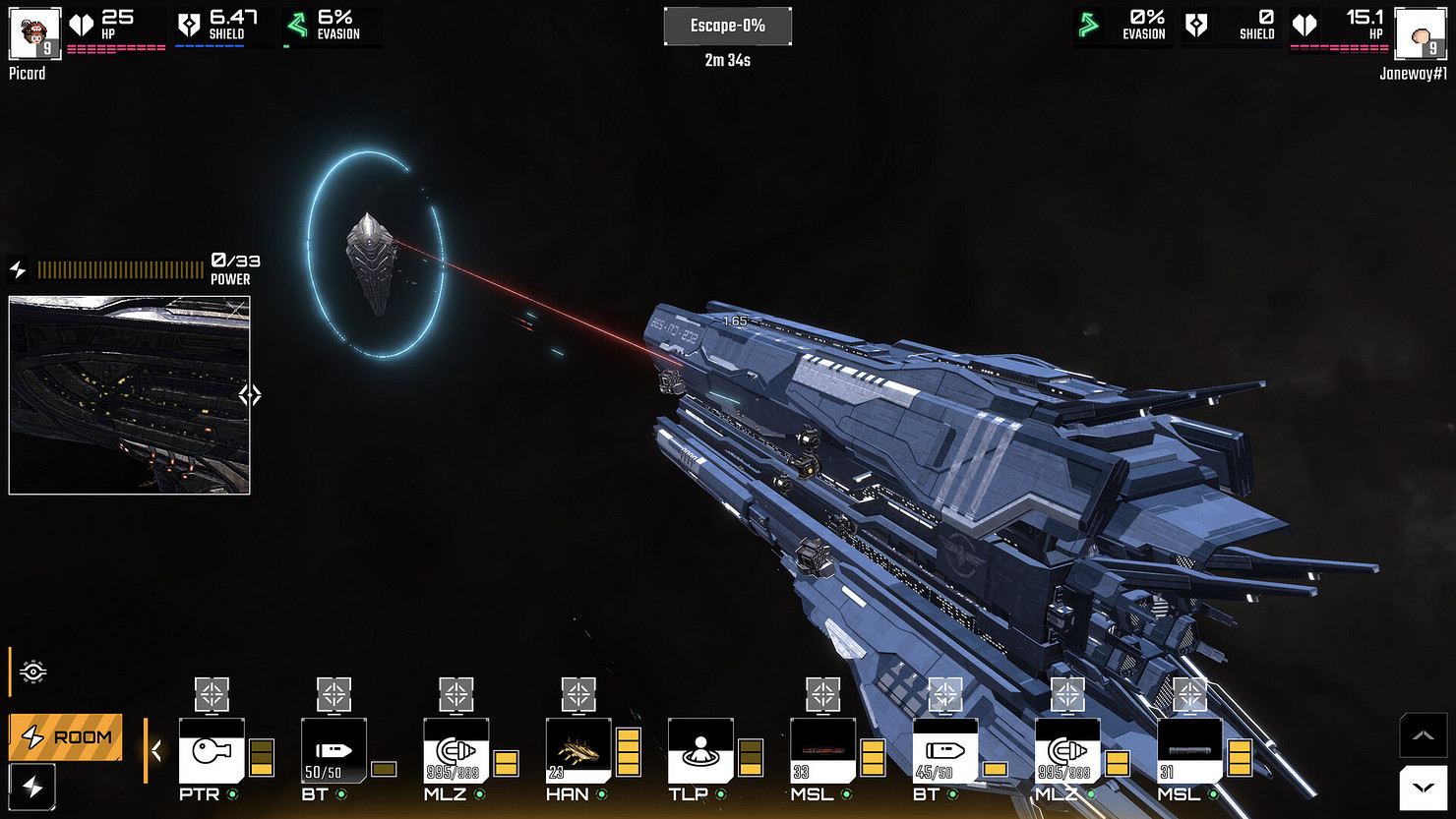Collapse the weapon bar with the left chevron
1456x819 pixels.
[156, 752]
